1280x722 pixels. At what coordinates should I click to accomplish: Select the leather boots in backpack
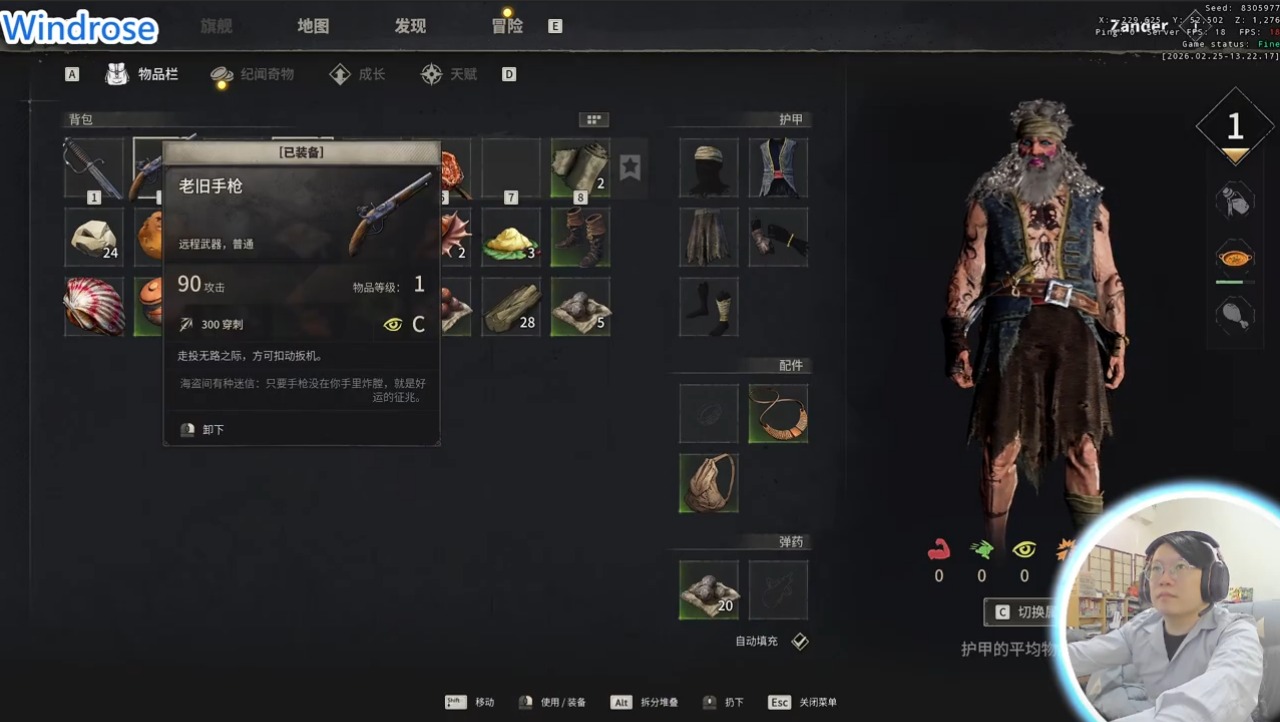coord(580,237)
